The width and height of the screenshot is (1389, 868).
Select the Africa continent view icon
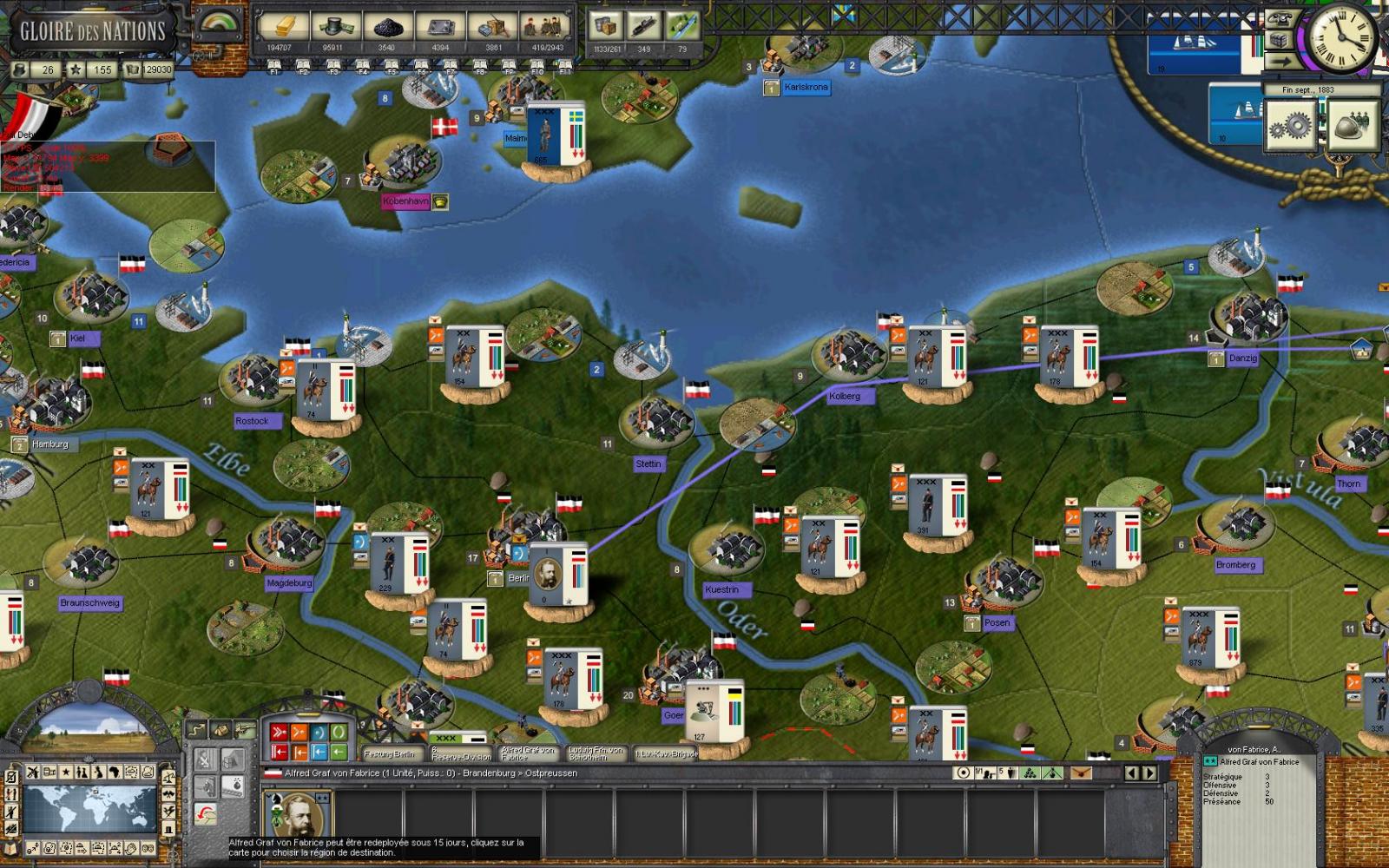(x=115, y=773)
